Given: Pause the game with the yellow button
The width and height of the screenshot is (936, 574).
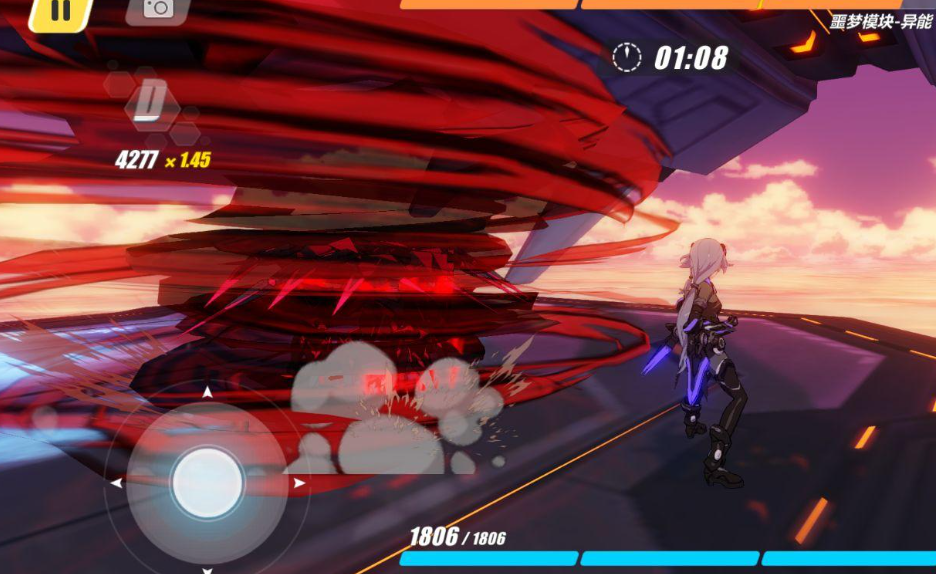Looking at the screenshot, I should [59, 11].
